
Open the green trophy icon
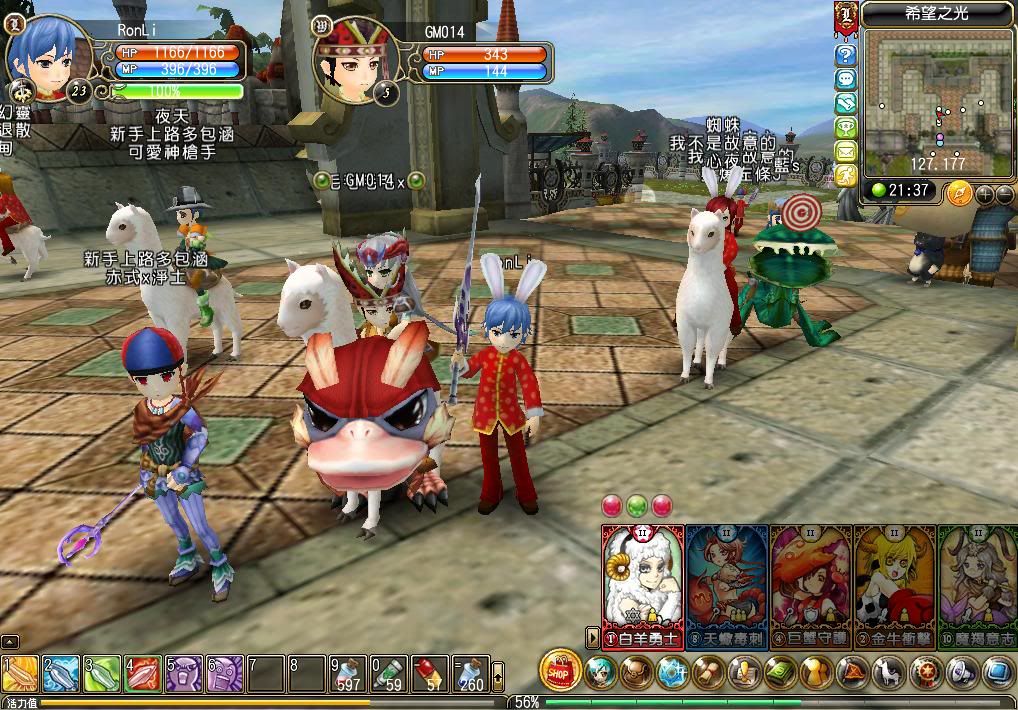point(846,127)
